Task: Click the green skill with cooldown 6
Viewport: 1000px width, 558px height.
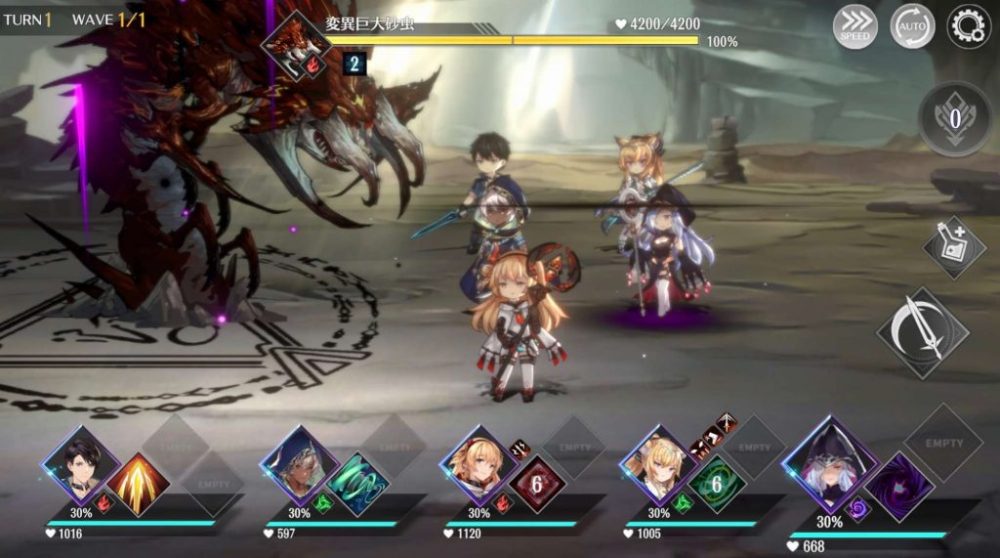Action: [x=717, y=483]
